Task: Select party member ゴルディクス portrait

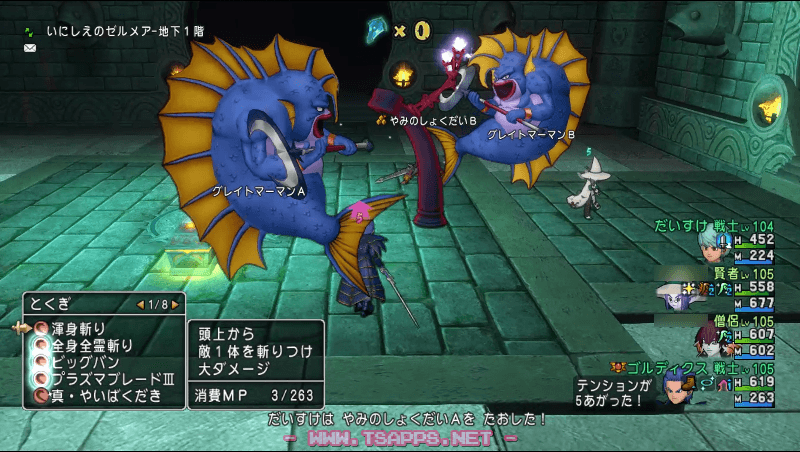Action: (x=673, y=388)
